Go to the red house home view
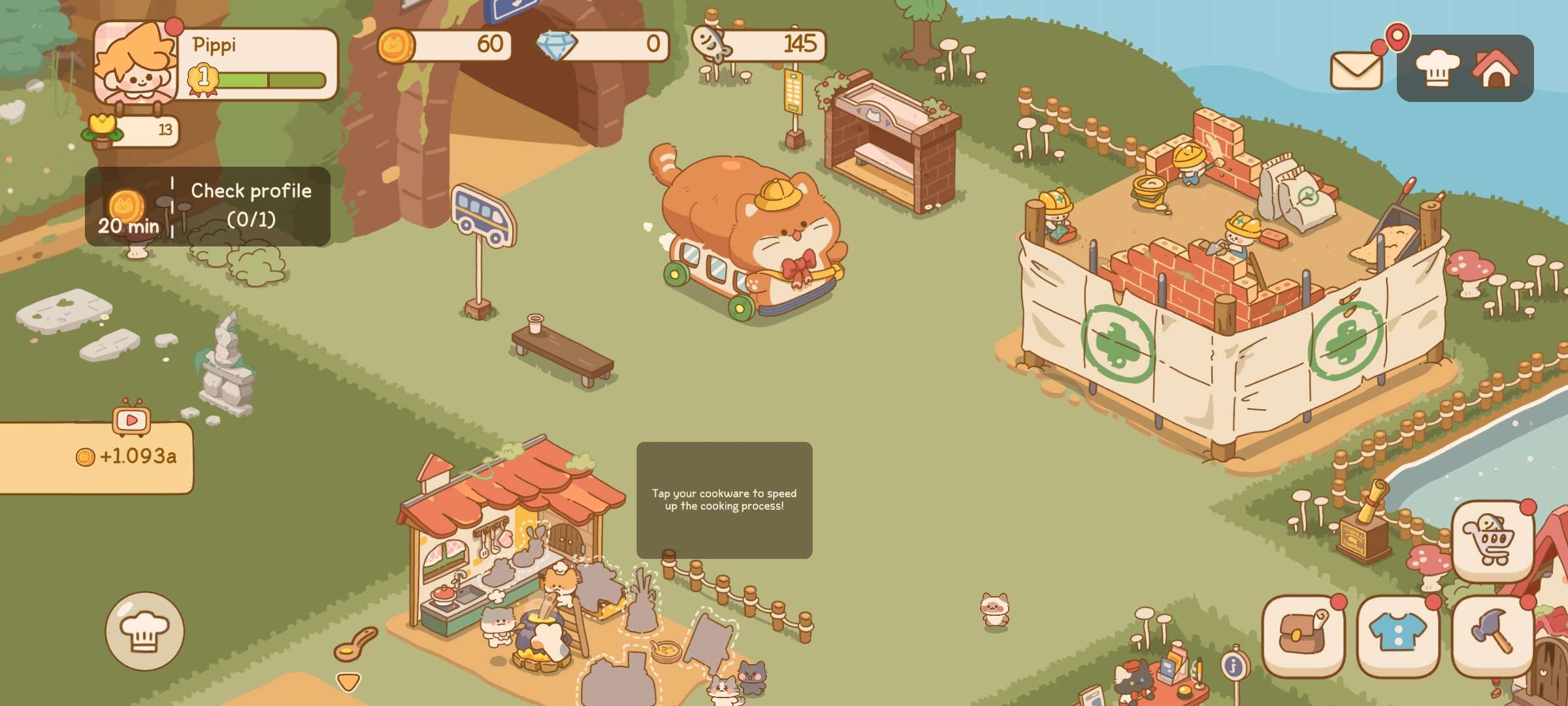1568x706 pixels. coord(1495,68)
